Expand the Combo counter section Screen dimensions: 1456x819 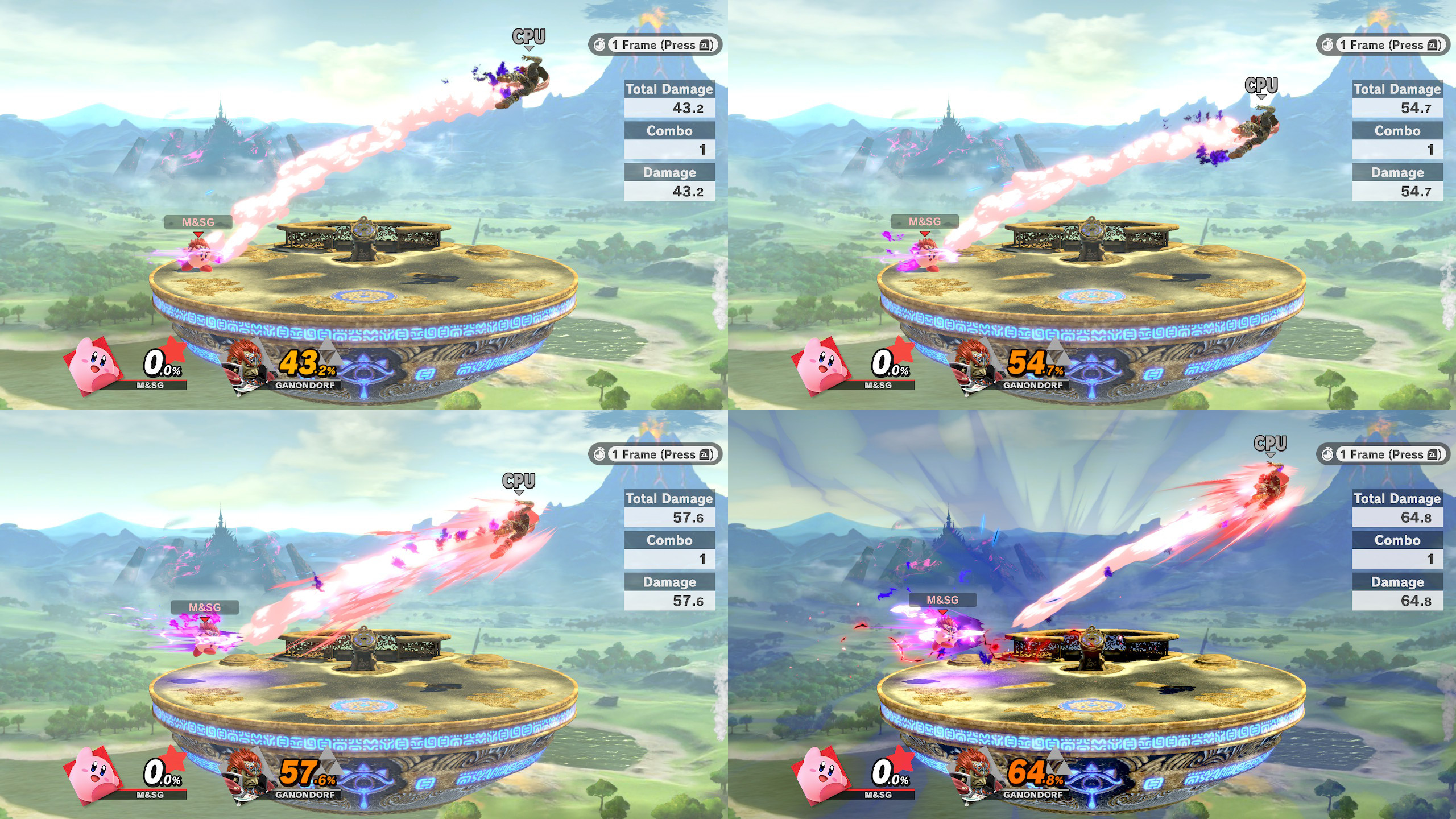pos(668,131)
